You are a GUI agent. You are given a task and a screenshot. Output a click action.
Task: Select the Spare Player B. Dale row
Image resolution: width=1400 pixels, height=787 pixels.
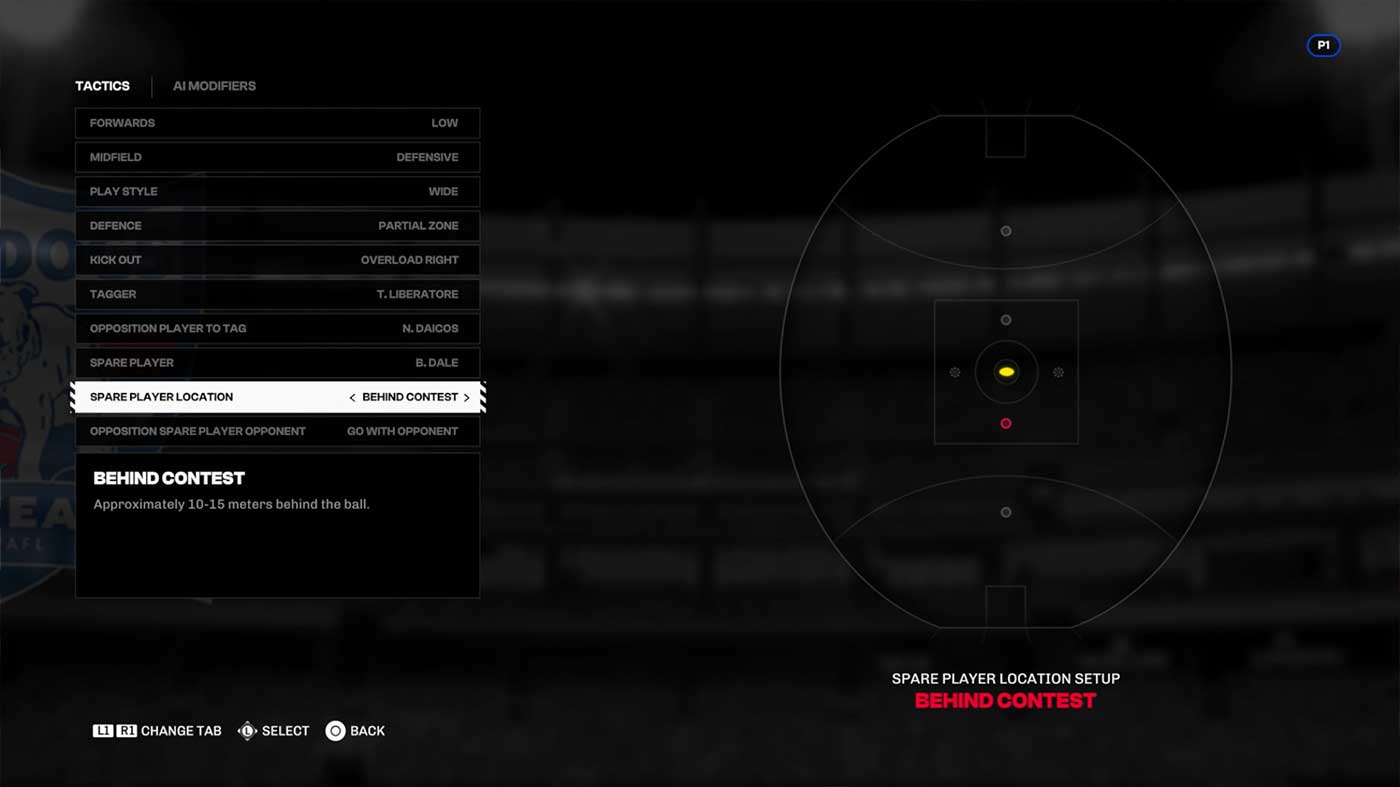pyautogui.click(x=277, y=363)
